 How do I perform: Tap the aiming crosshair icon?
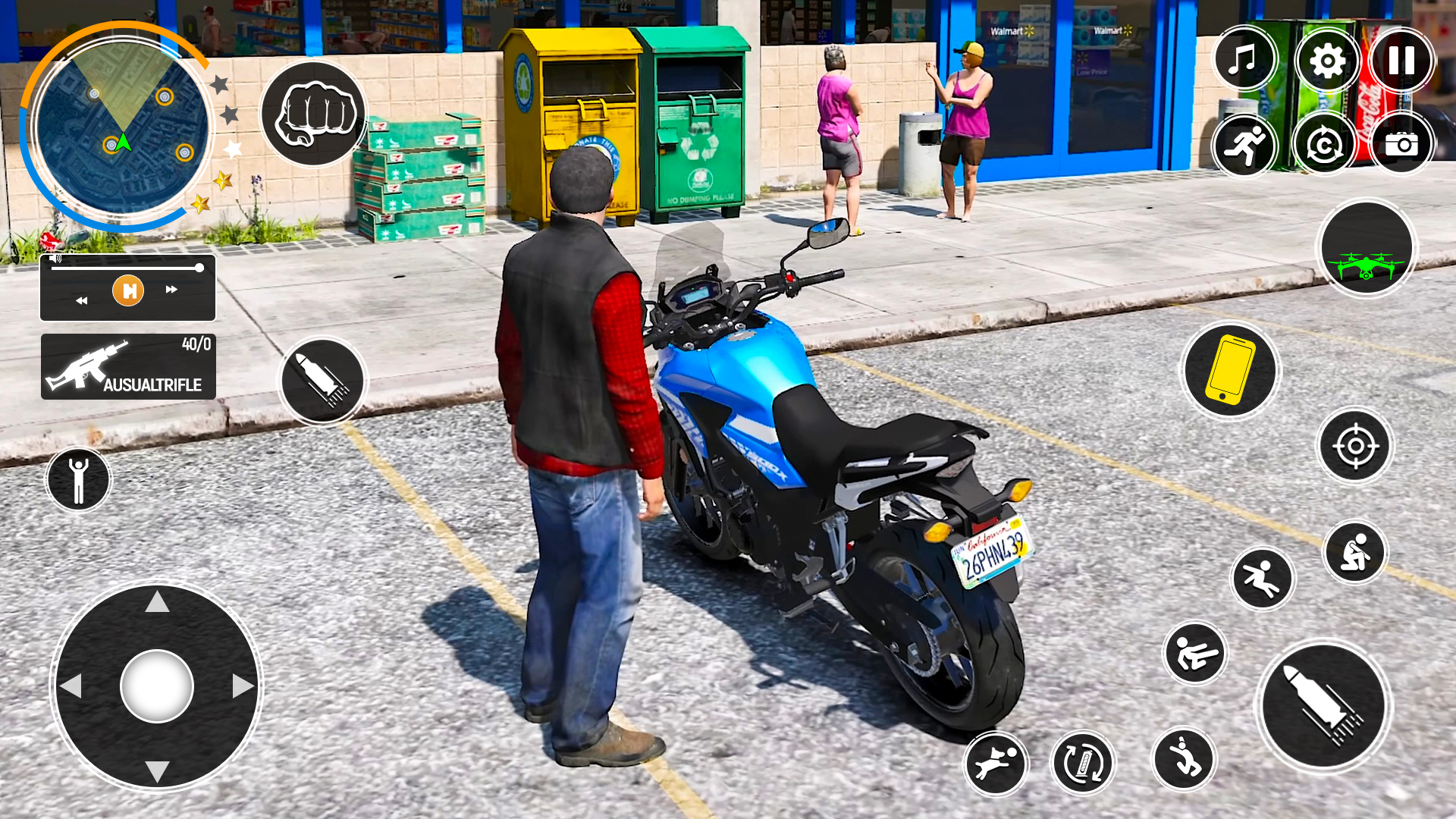[x=1357, y=447]
